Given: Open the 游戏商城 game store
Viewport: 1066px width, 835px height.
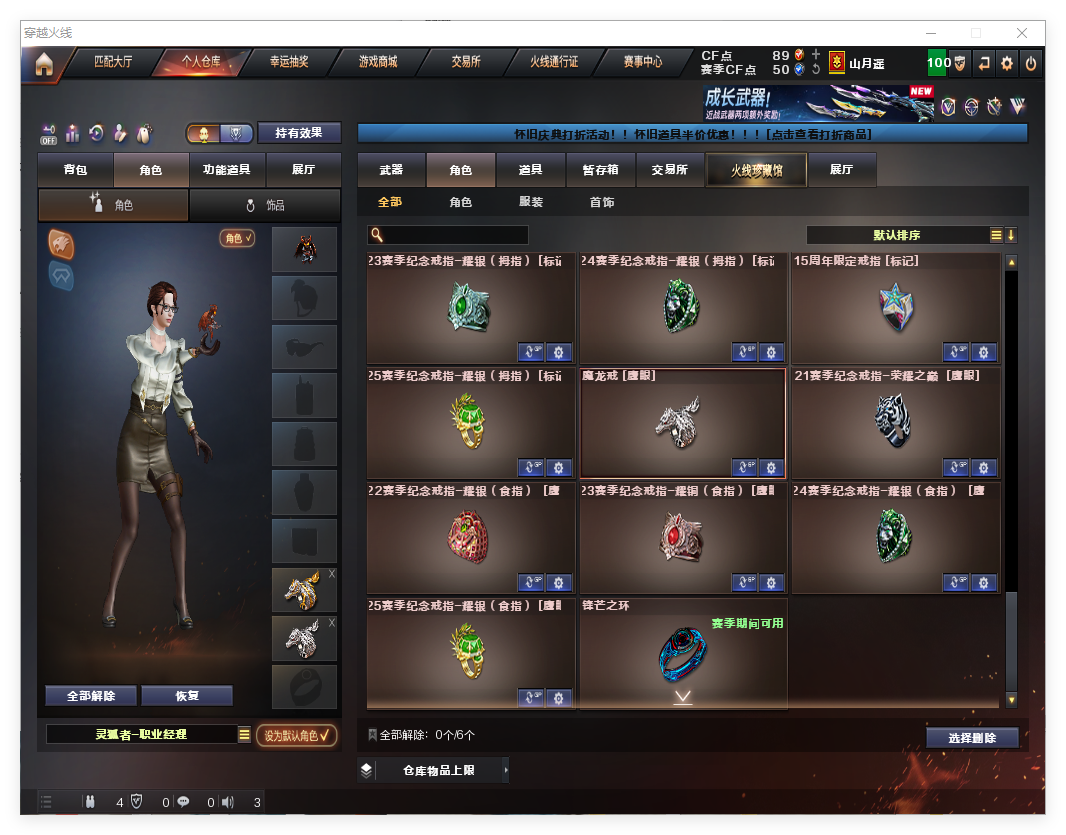Looking at the screenshot, I should click(378, 62).
